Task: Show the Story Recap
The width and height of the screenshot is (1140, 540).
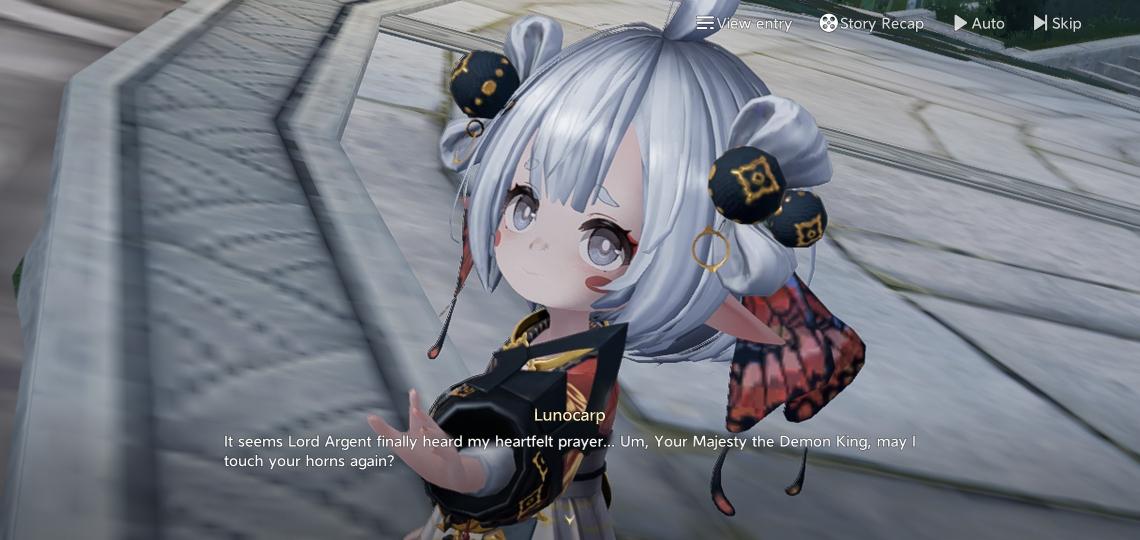Action: [x=872, y=23]
